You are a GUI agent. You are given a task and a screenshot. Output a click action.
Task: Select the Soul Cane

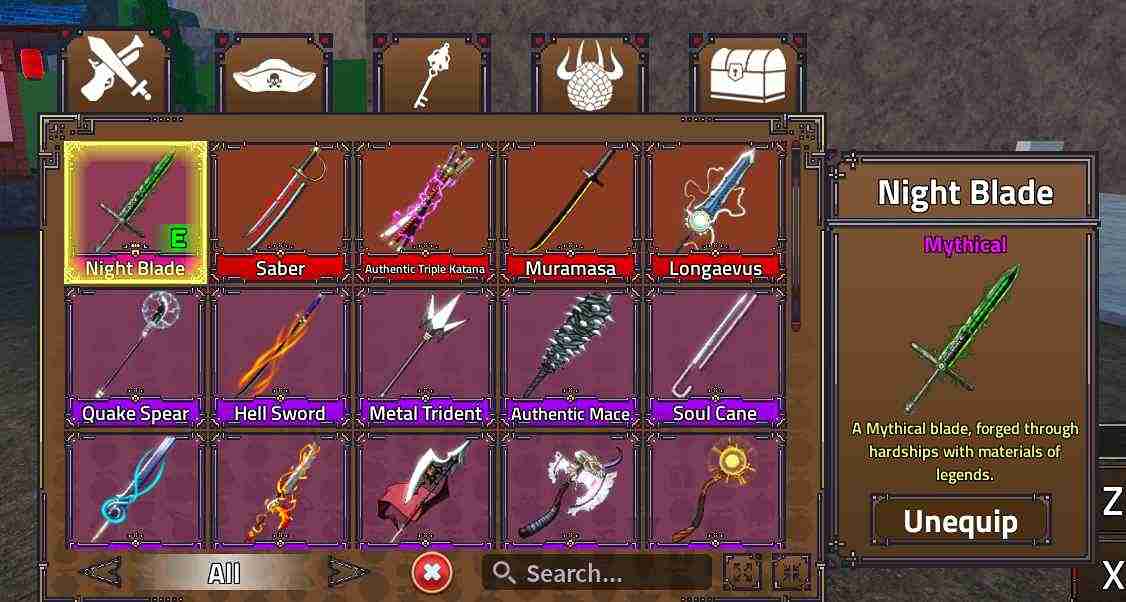(715, 356)
